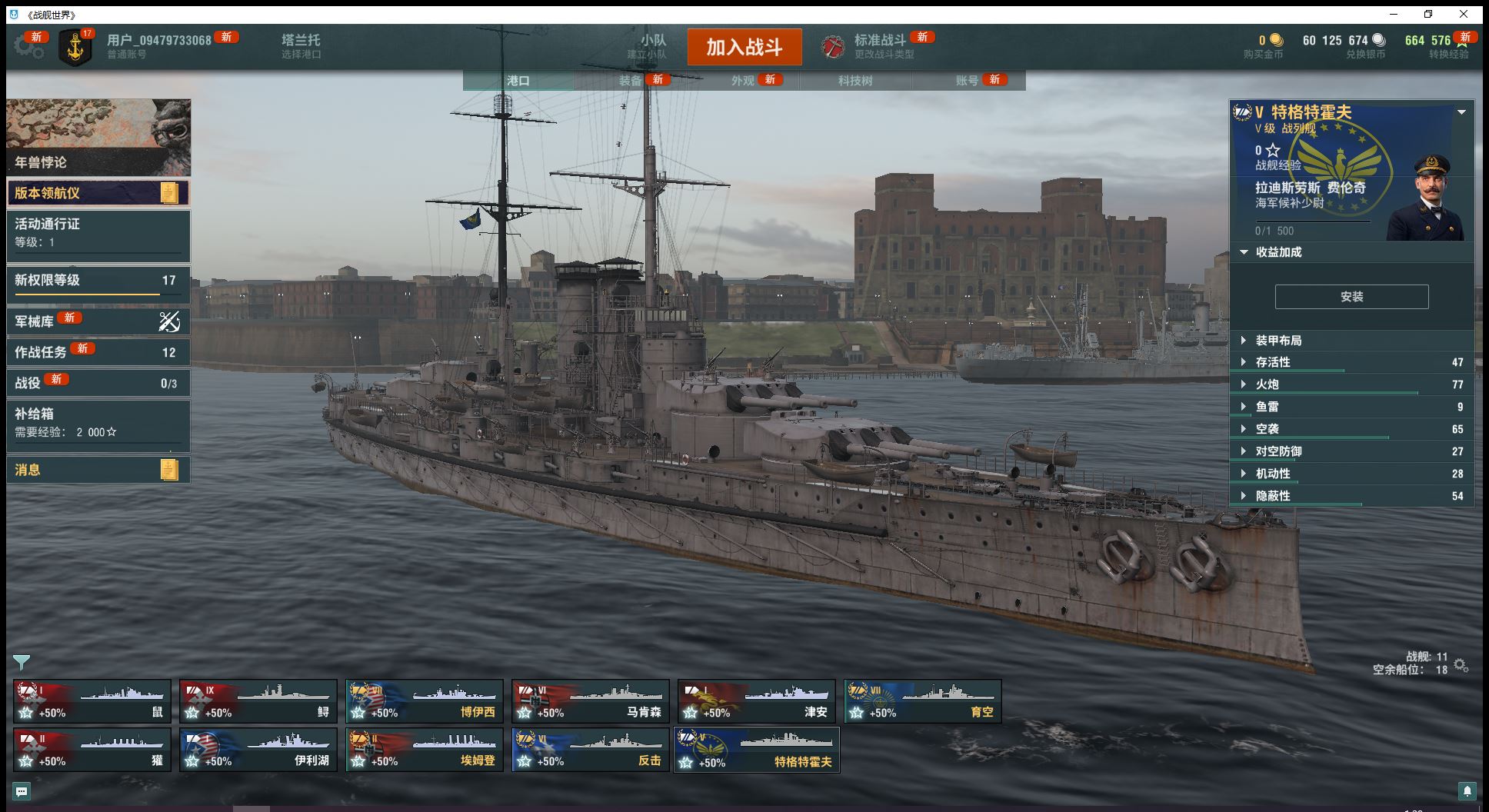Select port via 塔兰托 选择港口

pyautogui.click(x=301, y=45)
